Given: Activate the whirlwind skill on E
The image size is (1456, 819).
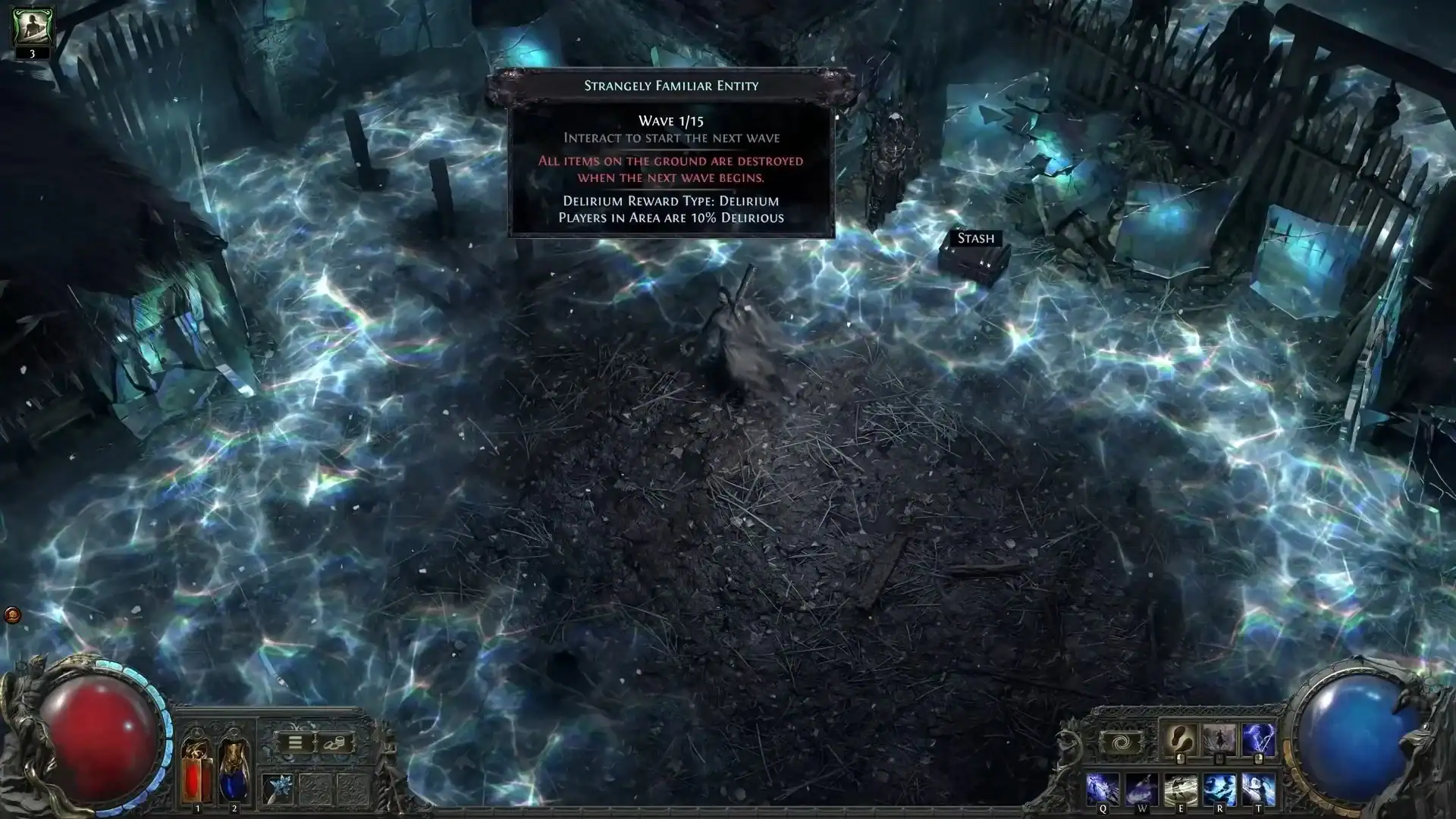Looking at the screenshot, I should click(x=1181, y=789).
